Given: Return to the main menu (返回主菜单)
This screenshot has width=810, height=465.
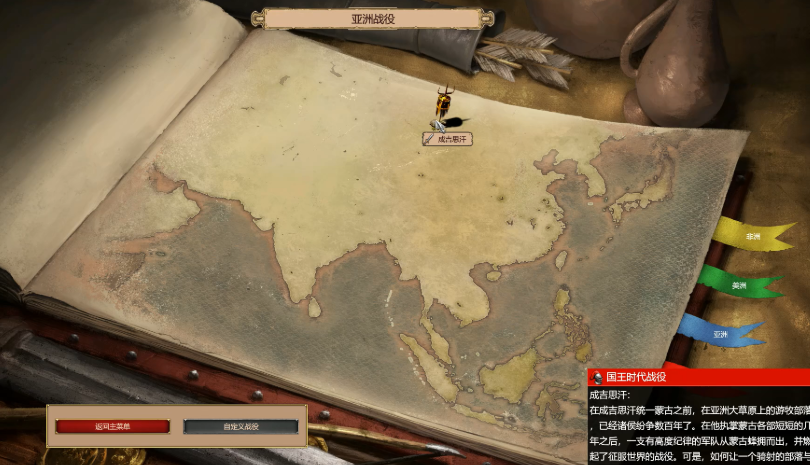Looking at the screenshot, I should (x=112, y=427).
